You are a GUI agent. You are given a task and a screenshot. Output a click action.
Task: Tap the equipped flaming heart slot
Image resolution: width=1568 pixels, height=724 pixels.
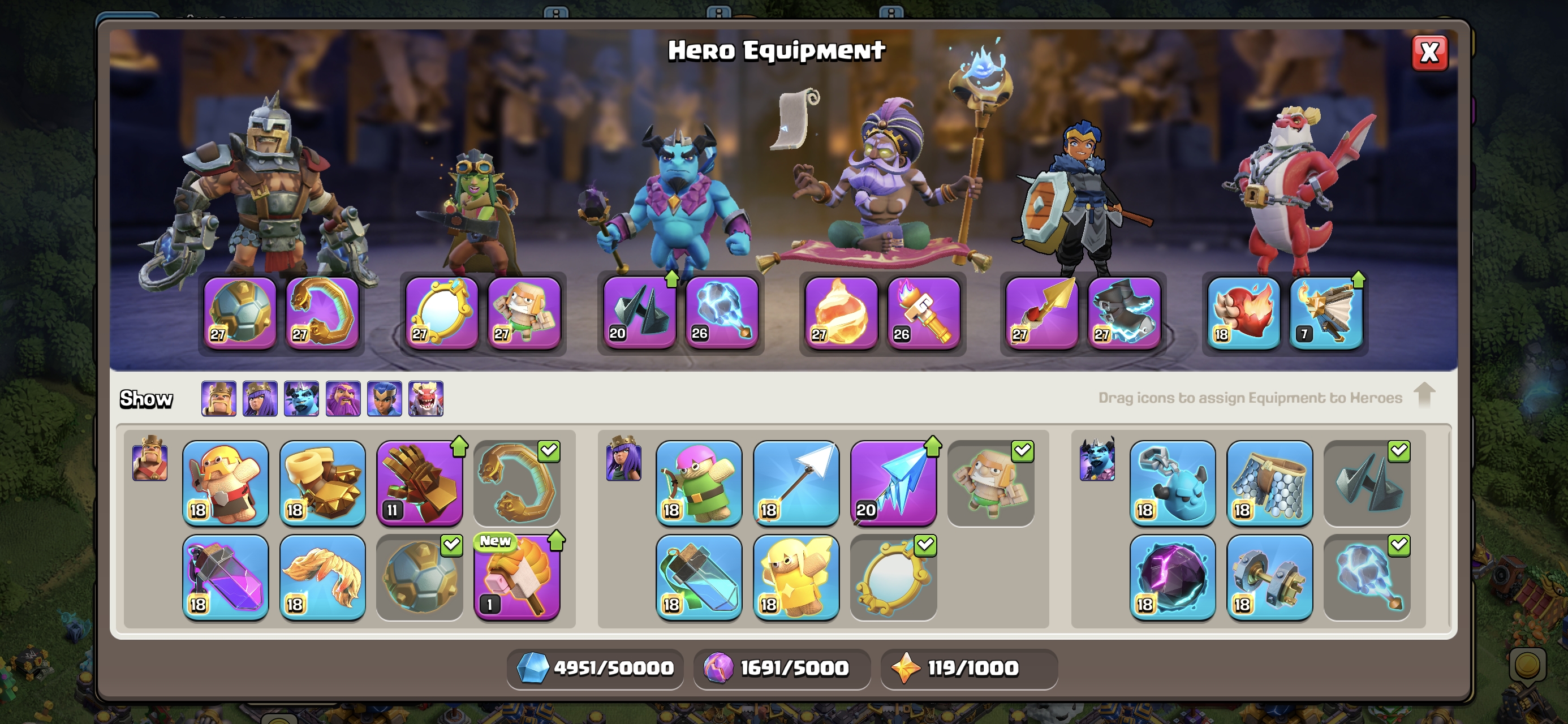pyautogui.click(x=1243, y=313)
